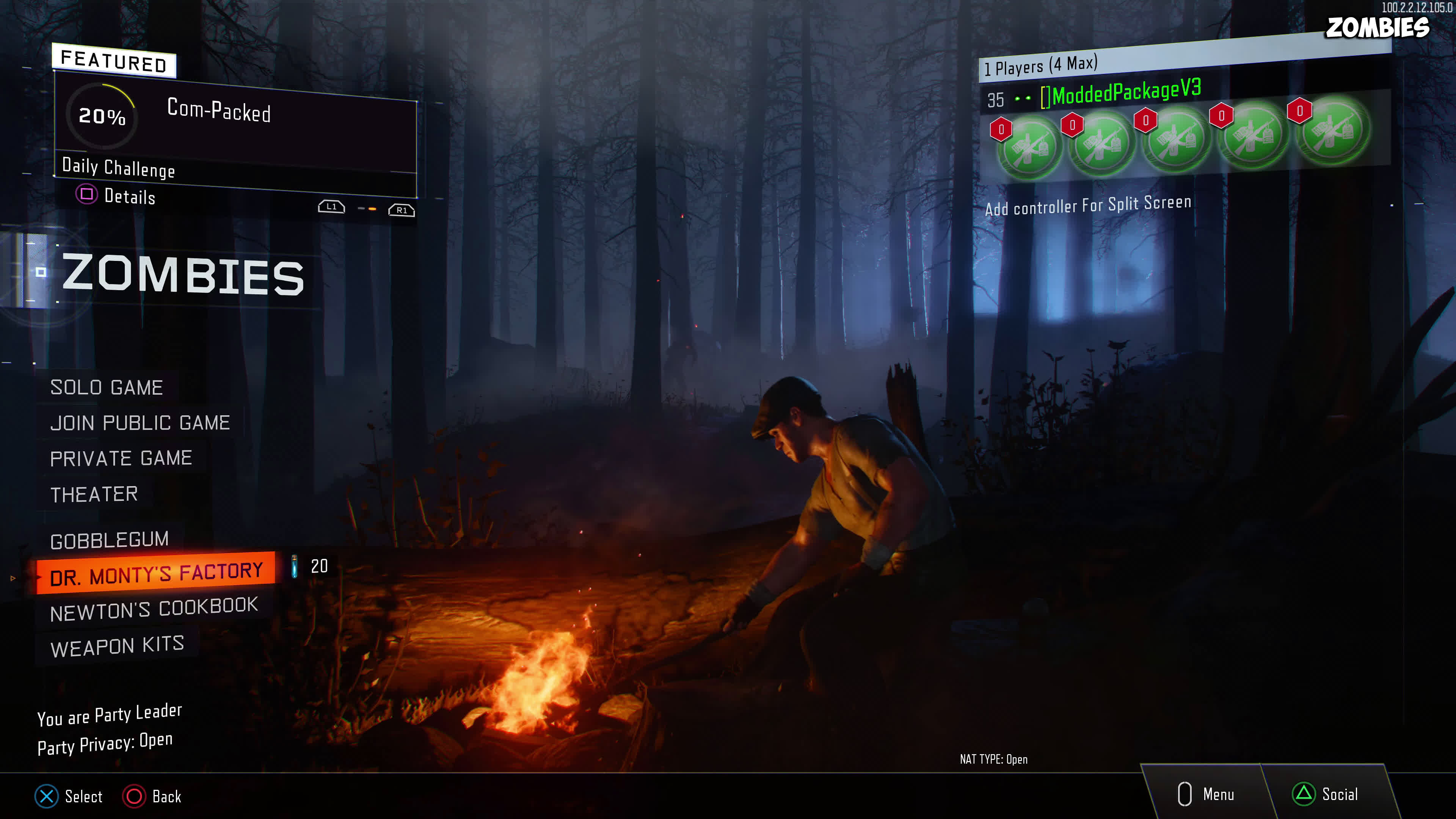1456x819 pixels.
Task: Choose Join Public Game
Action: point(140,423)
